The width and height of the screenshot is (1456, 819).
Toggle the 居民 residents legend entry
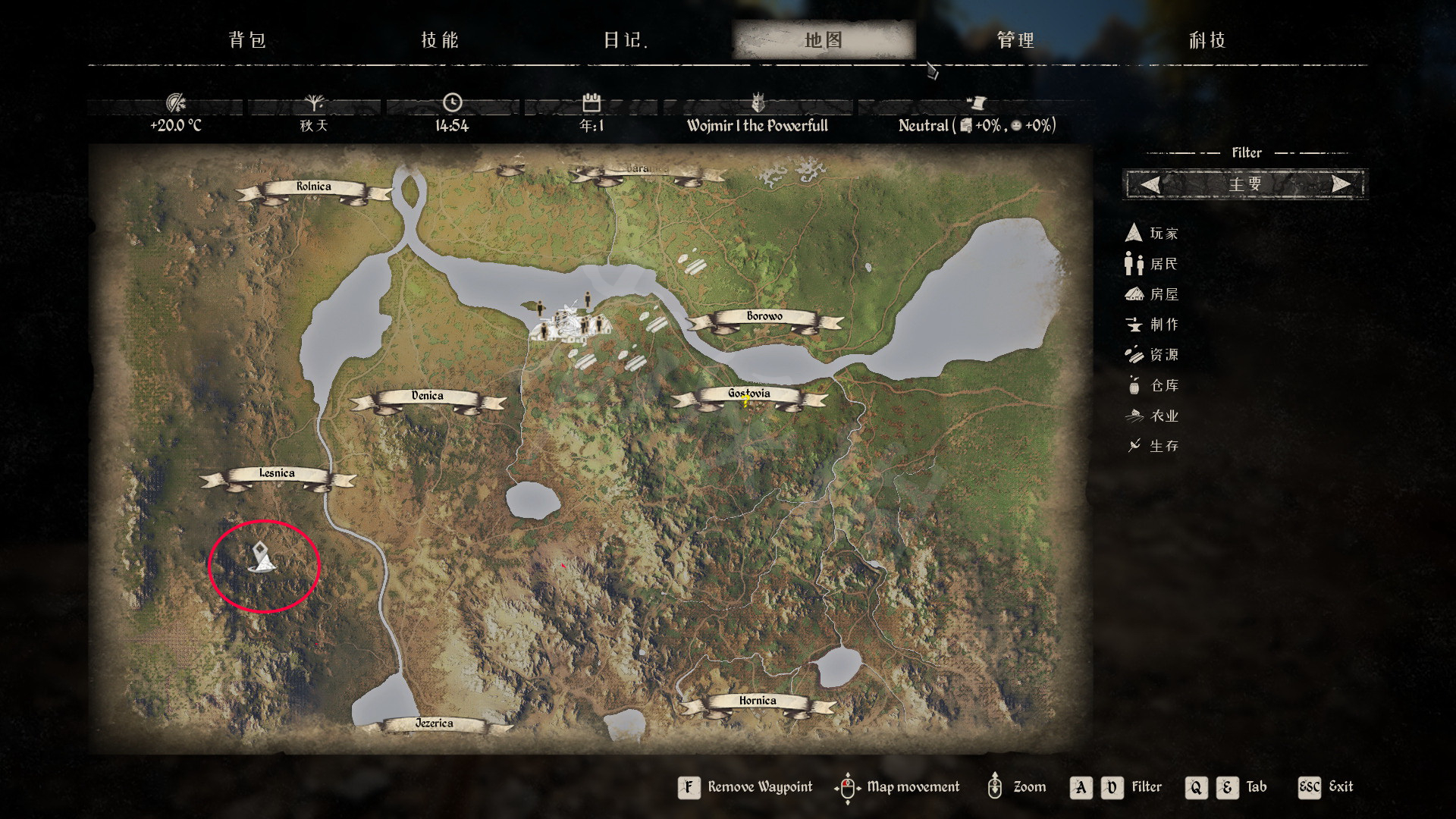pos(1152,264)
